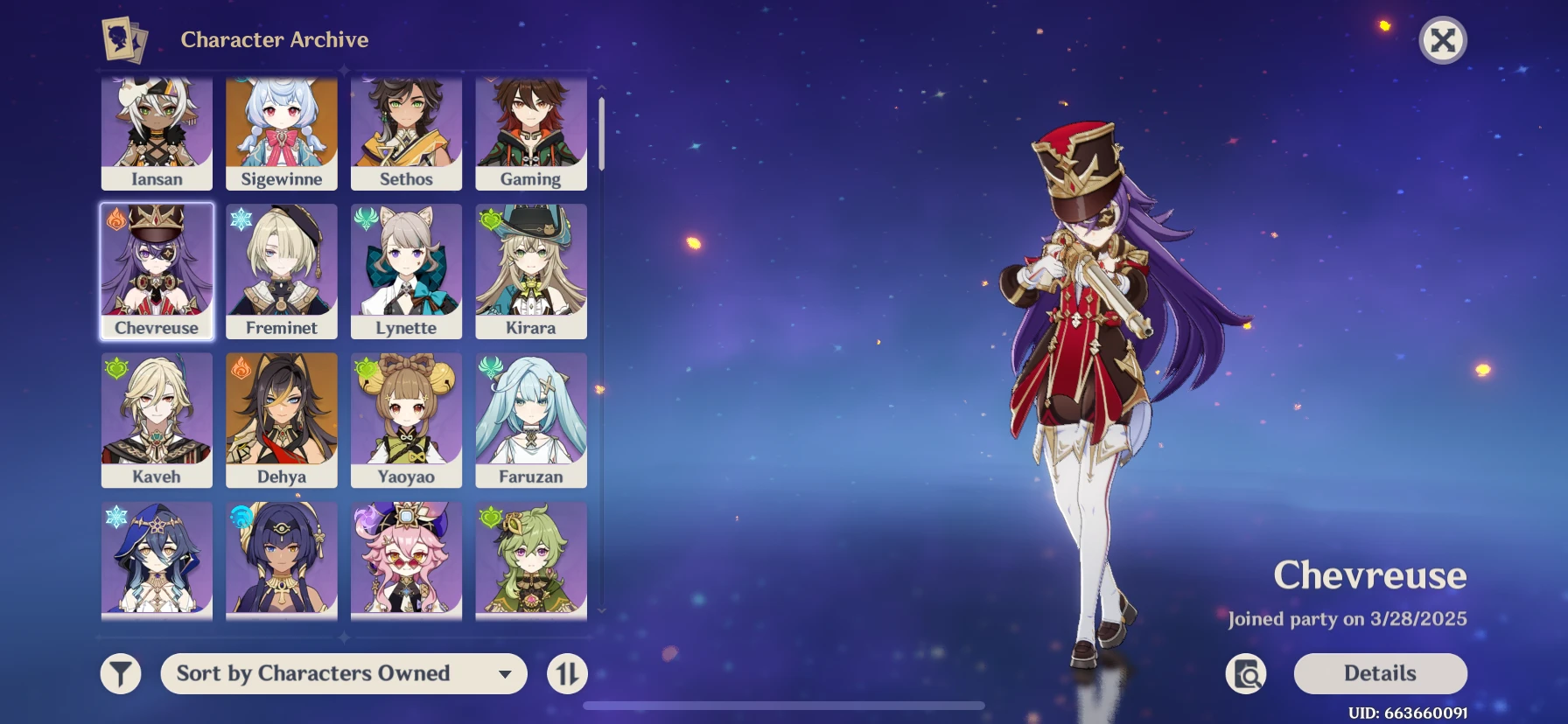Select Iansan's character card
Image resolution: width=1568 pixels, height=724 pixels.
pyautogui.click(x=157, y=133)
